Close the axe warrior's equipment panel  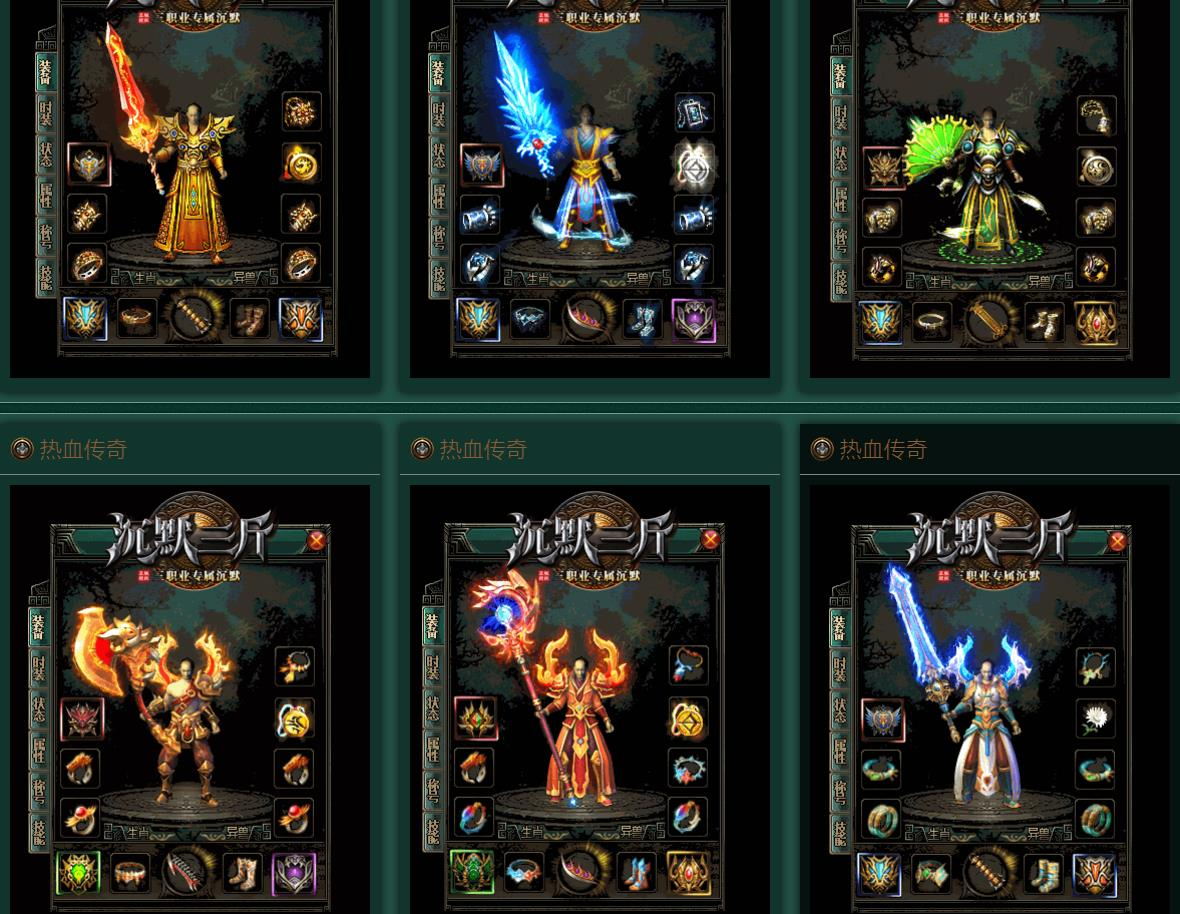[316, 541]
